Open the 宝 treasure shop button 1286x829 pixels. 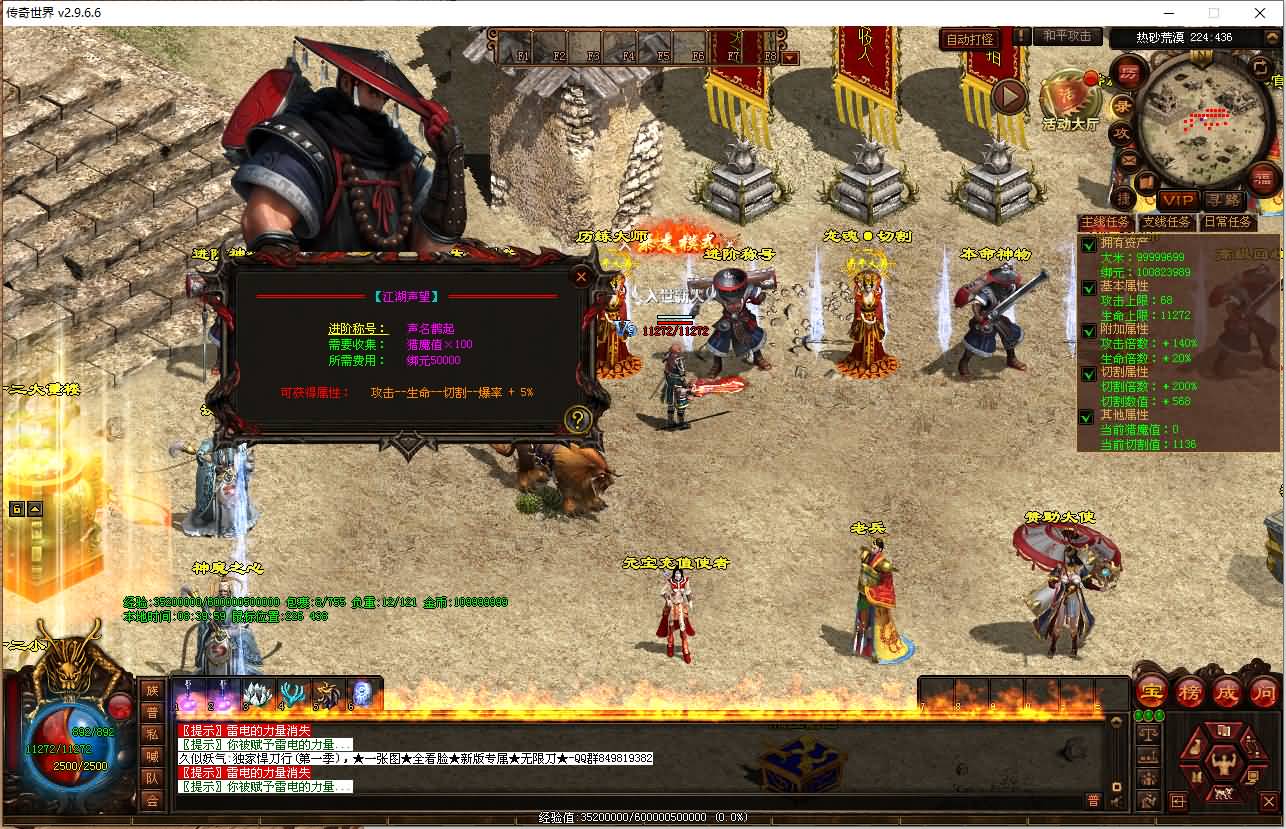click(1152, 691)
